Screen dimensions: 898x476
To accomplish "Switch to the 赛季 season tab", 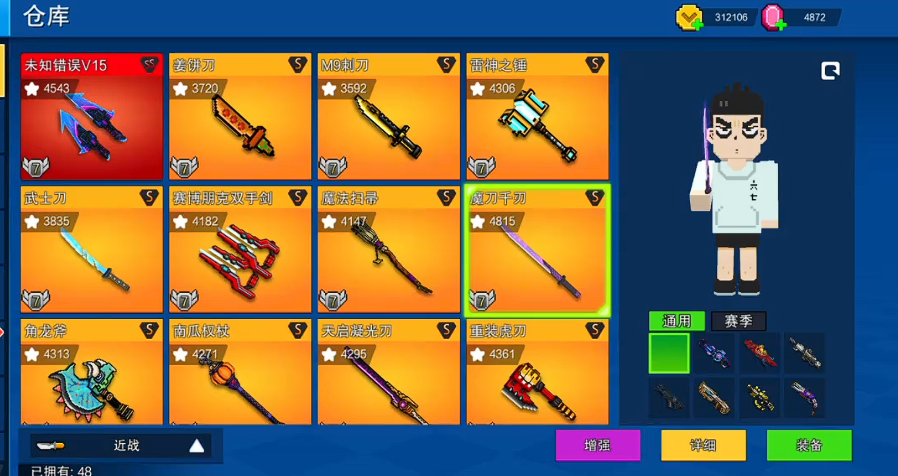I will [x=738, y=321].
